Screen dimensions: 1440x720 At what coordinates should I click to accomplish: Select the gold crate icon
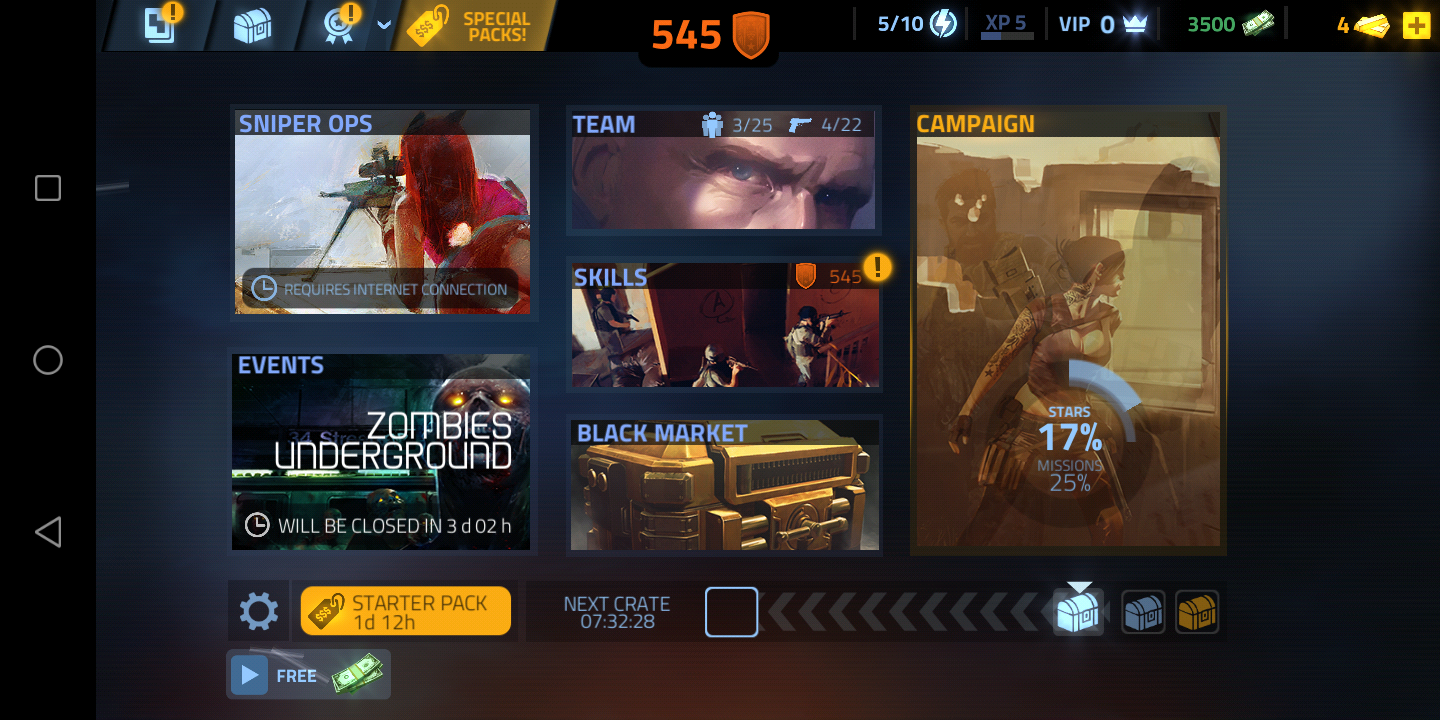tap(1196, 611)
